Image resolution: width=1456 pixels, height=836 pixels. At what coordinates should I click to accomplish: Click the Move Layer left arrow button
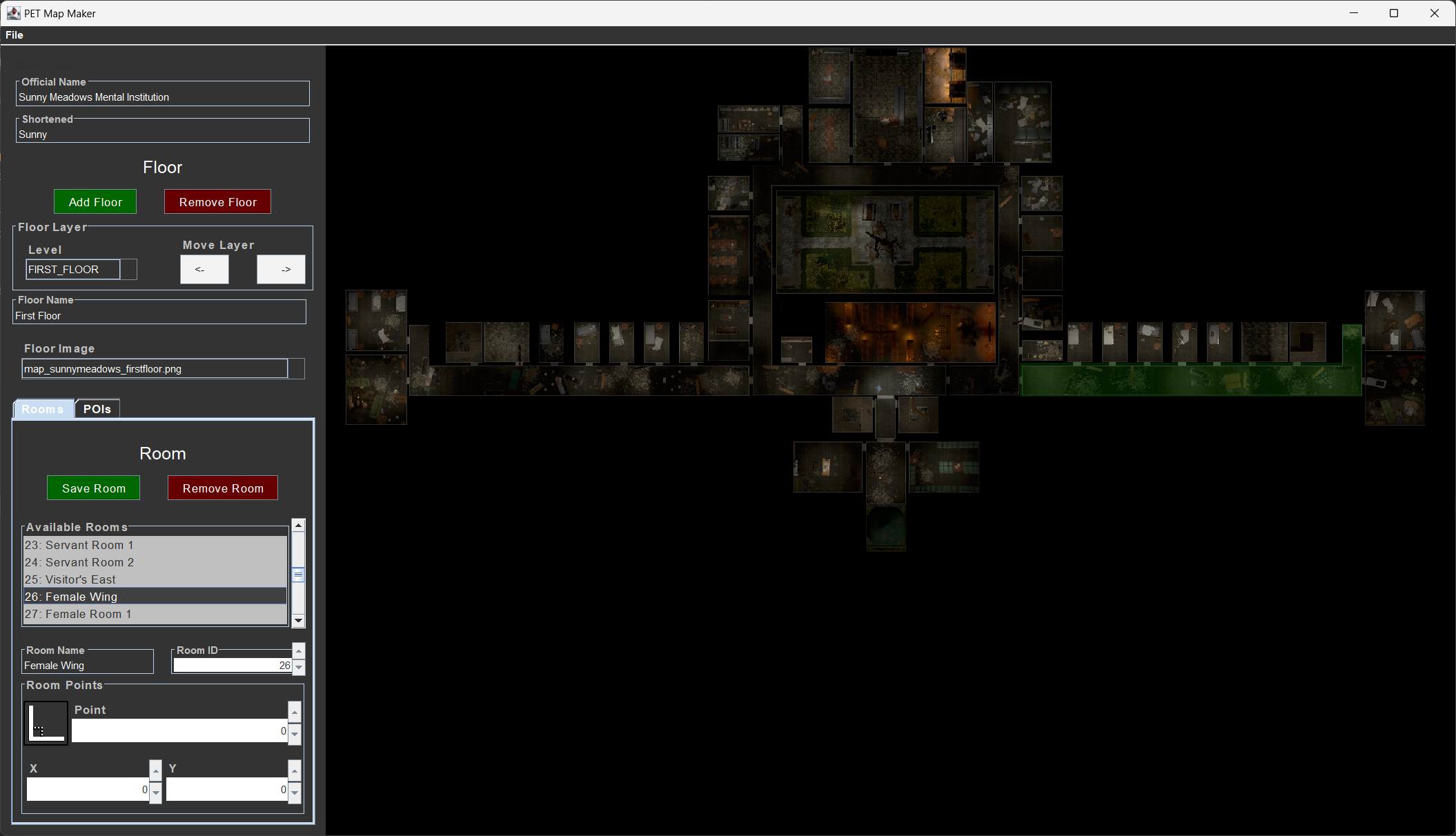coord(204,269)
